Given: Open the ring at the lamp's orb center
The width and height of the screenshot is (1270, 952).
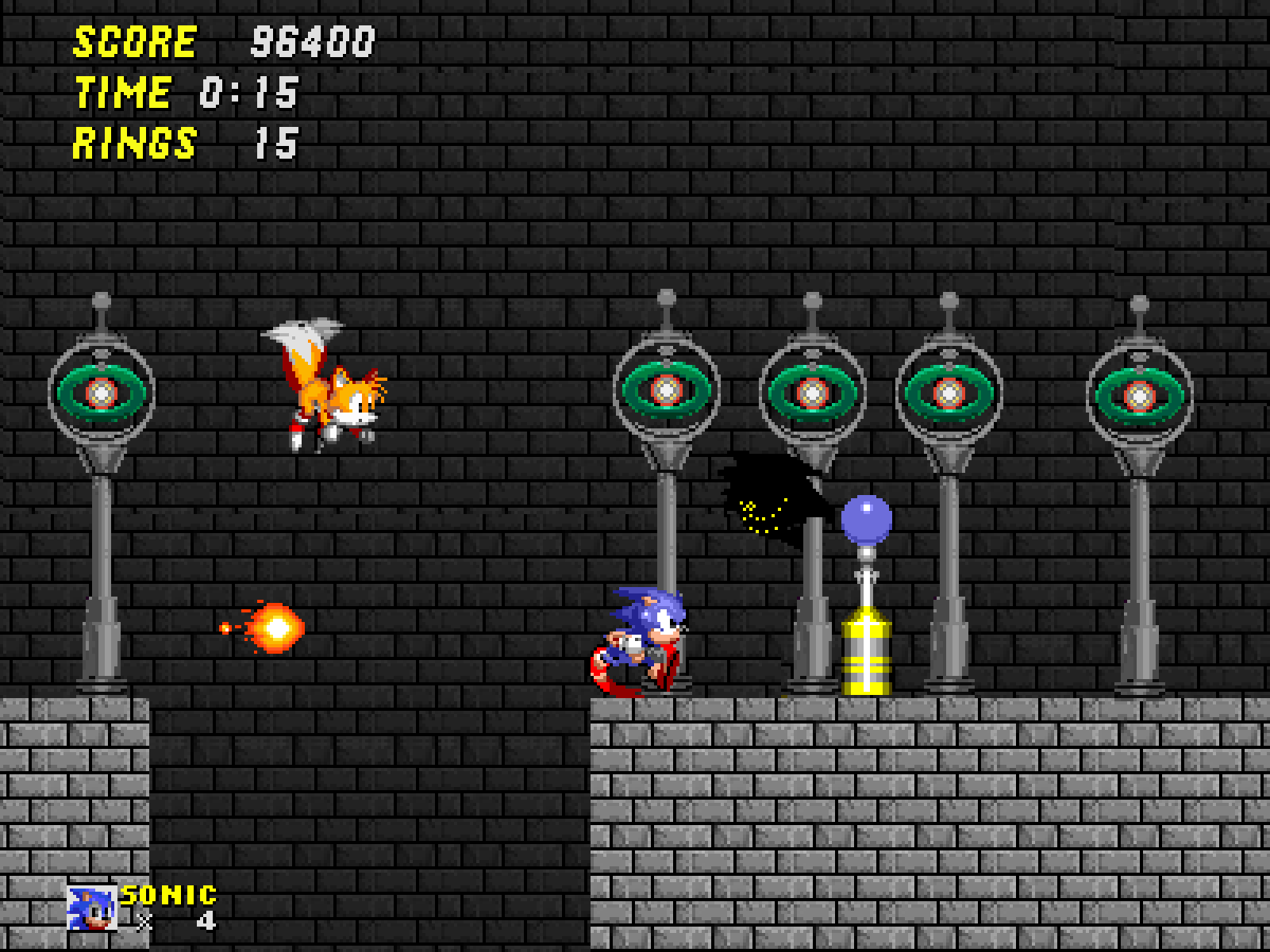Looking at the screenshot, I should coord(102,390).
